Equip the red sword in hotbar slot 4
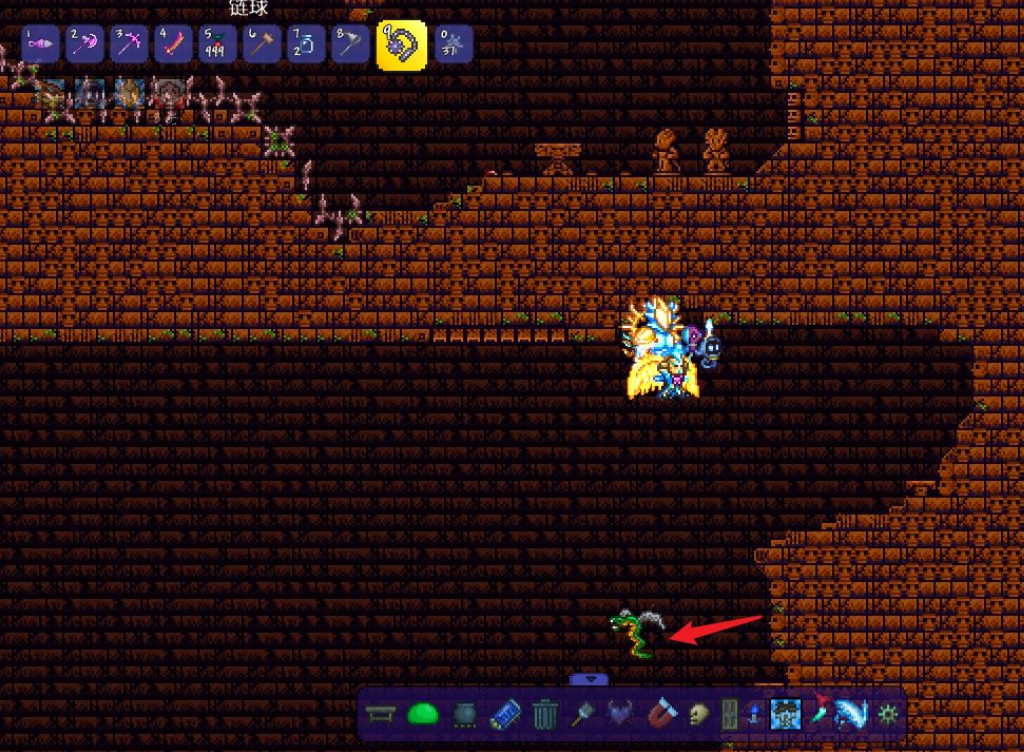 (174, 45)
